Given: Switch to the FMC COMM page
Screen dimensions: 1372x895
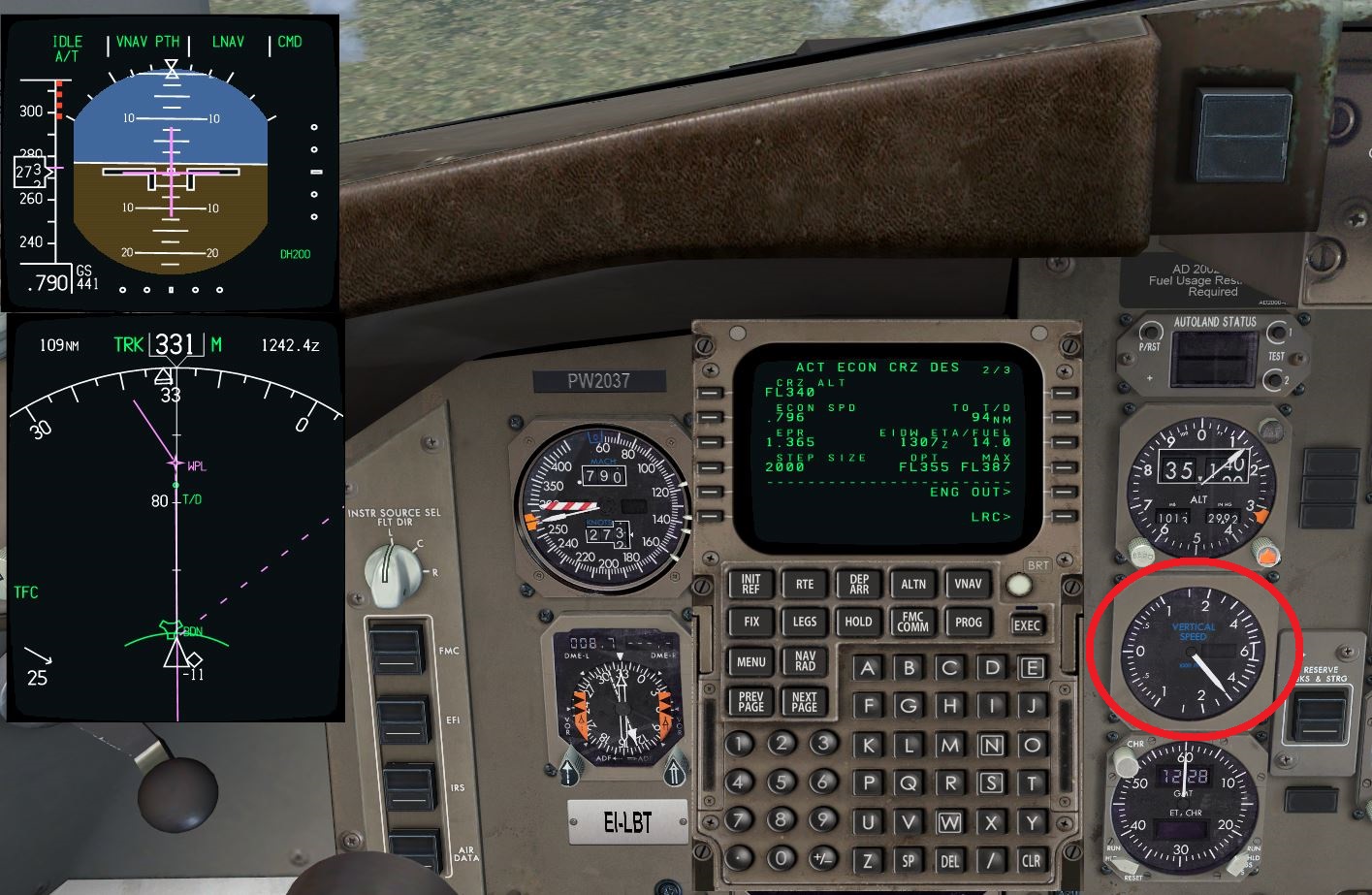Looking at the screenshot, I should point(912,622).
